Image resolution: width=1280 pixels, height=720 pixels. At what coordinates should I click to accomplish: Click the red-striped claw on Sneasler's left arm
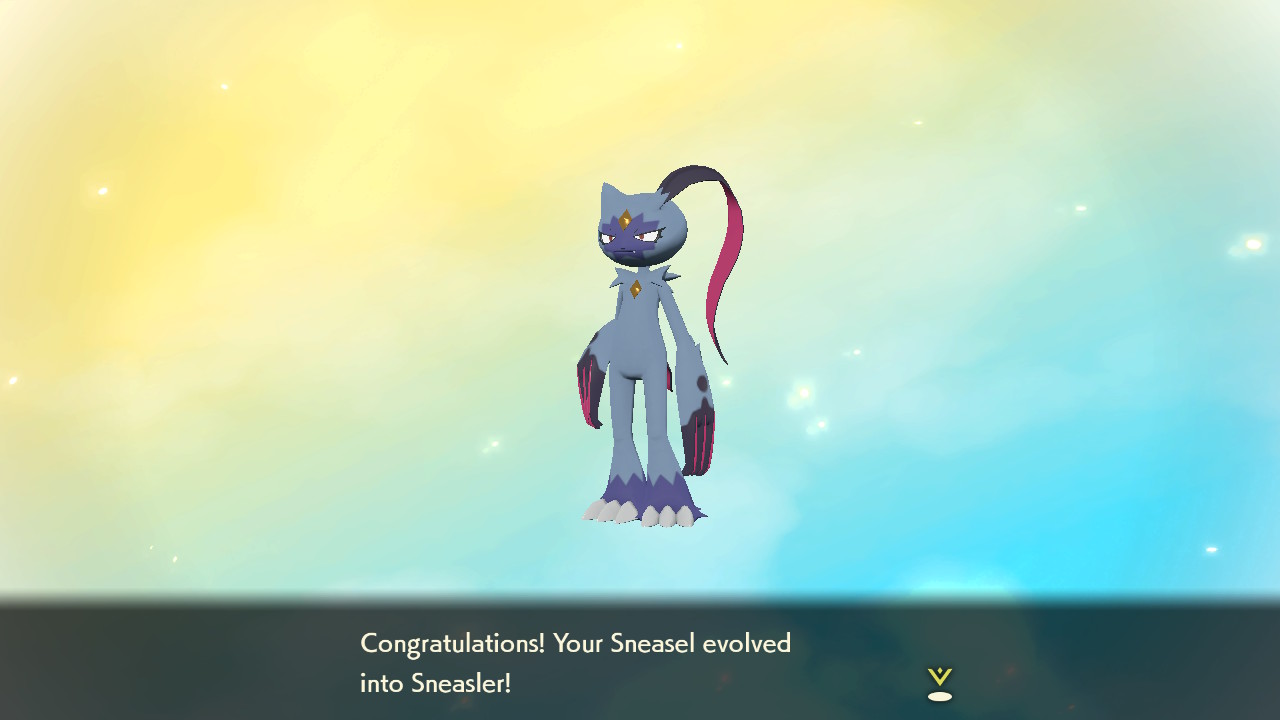pyautogui.click(x=590, y=390)
